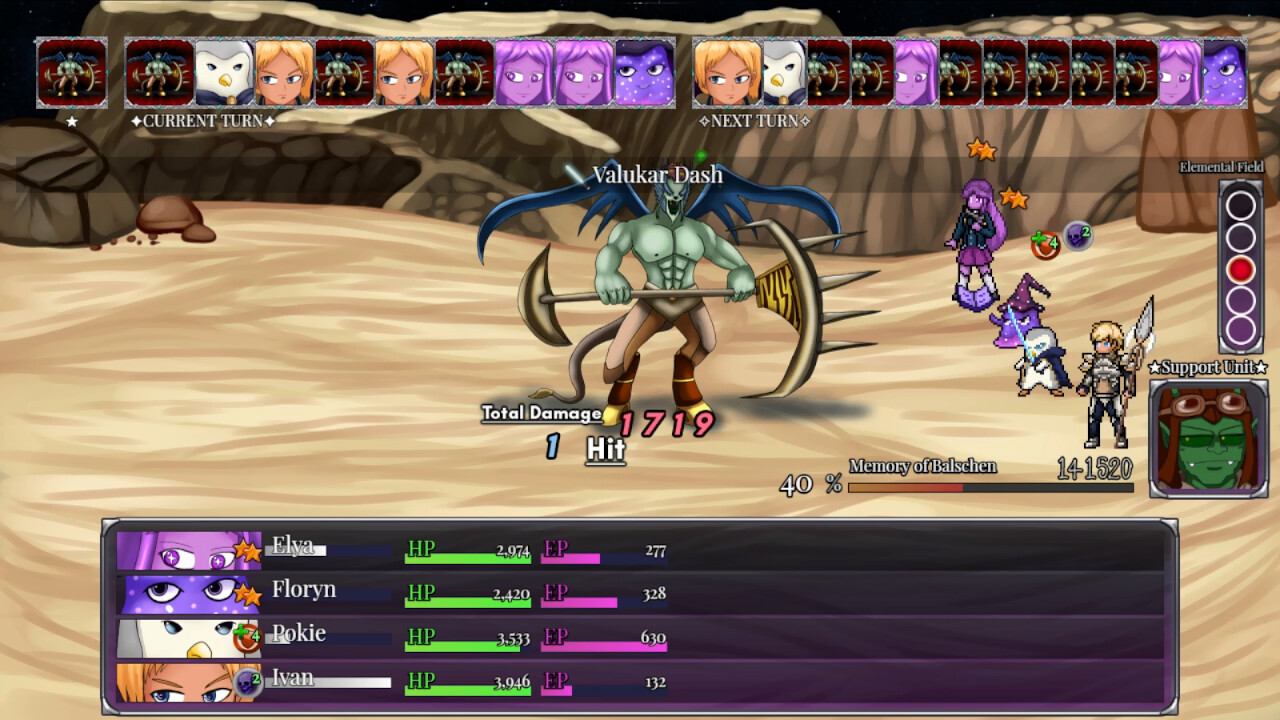The height and width of the screenshot is (720, 1280).
Task: Toggle the lit red Elemental Field orb
Action: tap(1240, 268)
